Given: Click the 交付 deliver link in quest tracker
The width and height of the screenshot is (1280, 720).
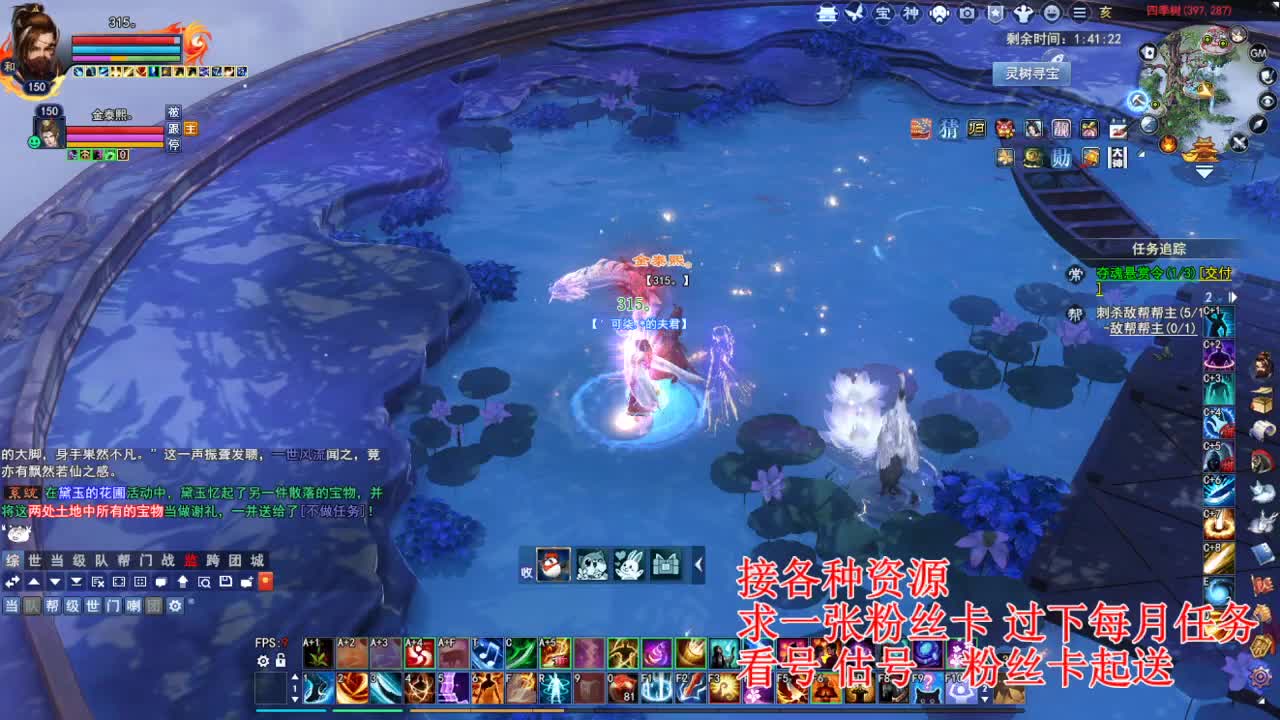Looking at the screenshot, I should tap(1217, 275).
